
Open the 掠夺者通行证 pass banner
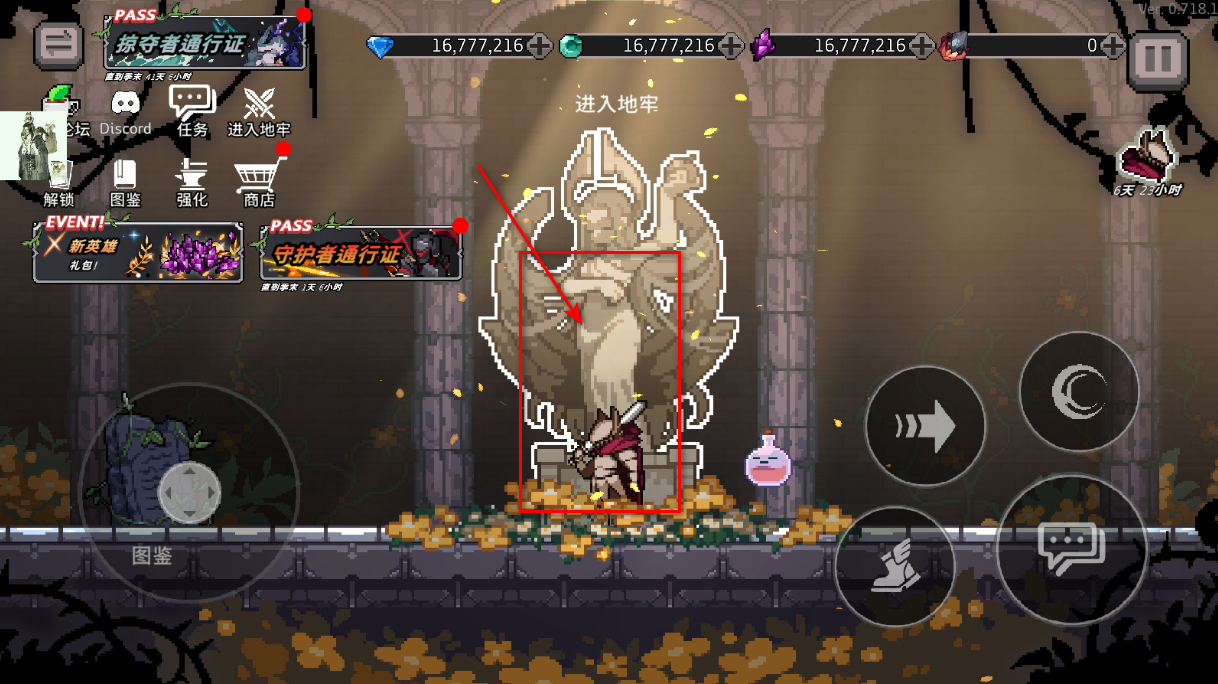pos(207,44)
